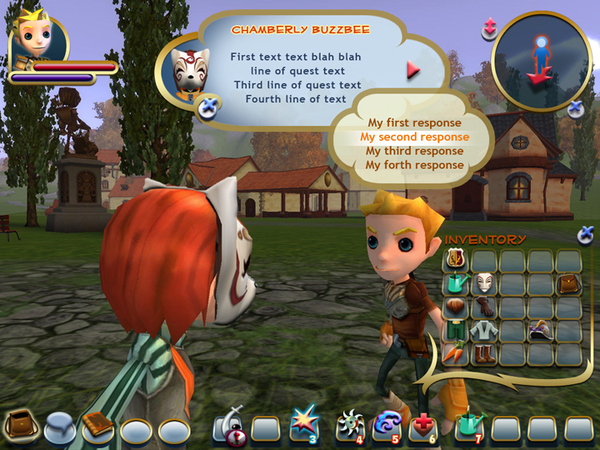Activate the red cross heal ability
This screenshot has width=600, height=450.
tap(423, 426)
